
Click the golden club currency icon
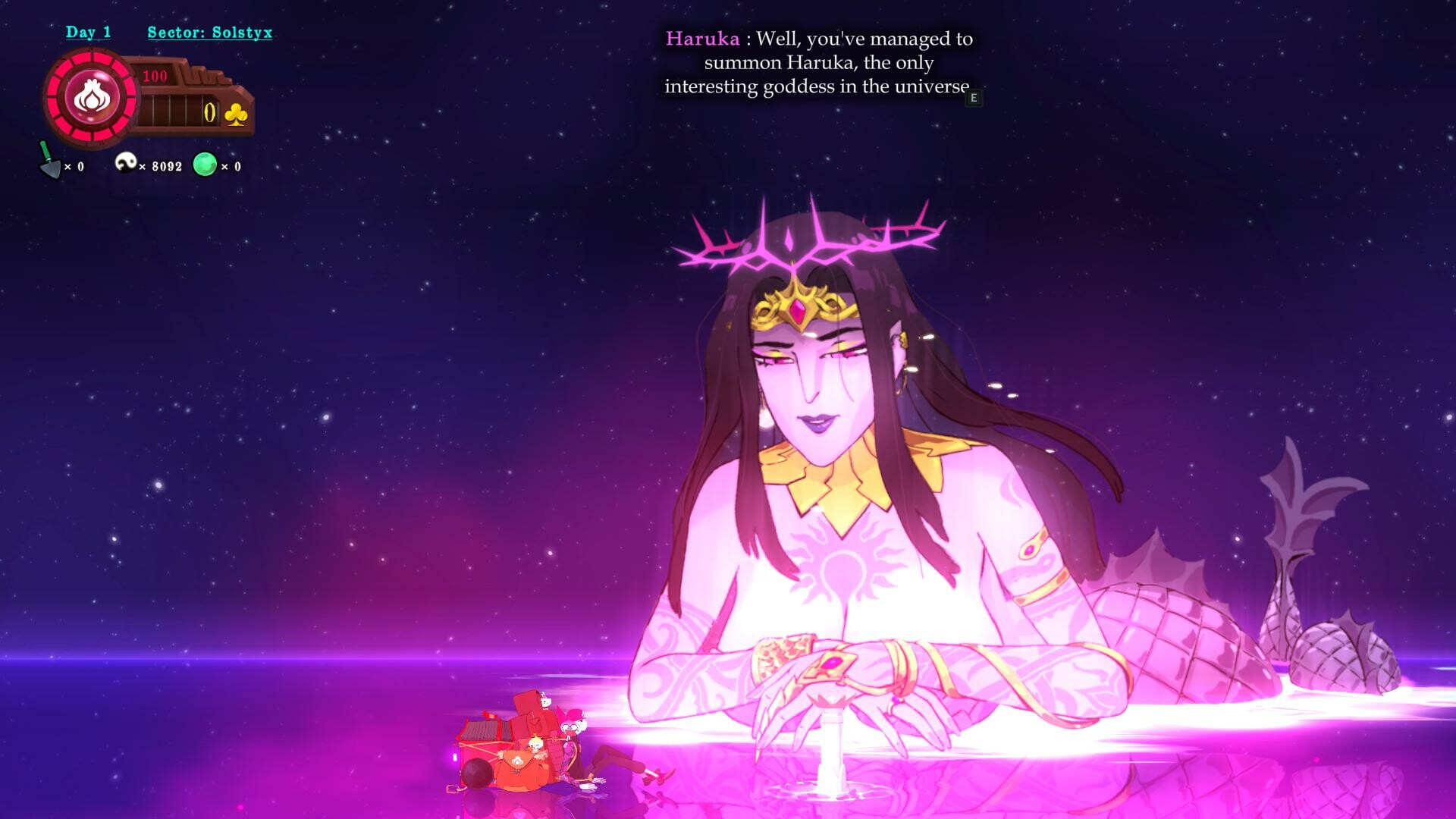pyautogui.click(x=235, y=112)
